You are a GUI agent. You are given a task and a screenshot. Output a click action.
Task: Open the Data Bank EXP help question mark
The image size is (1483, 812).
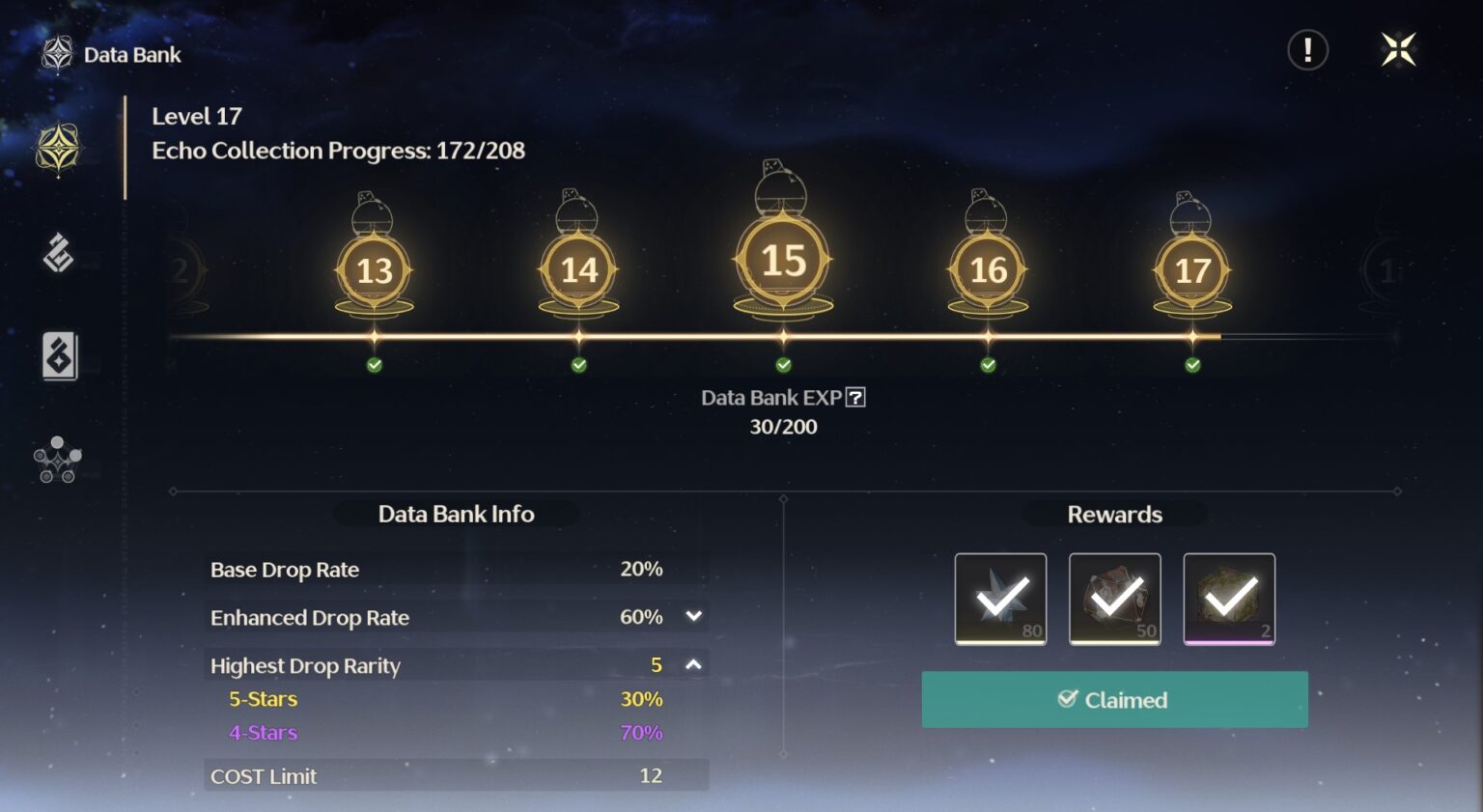pos(855,397)
